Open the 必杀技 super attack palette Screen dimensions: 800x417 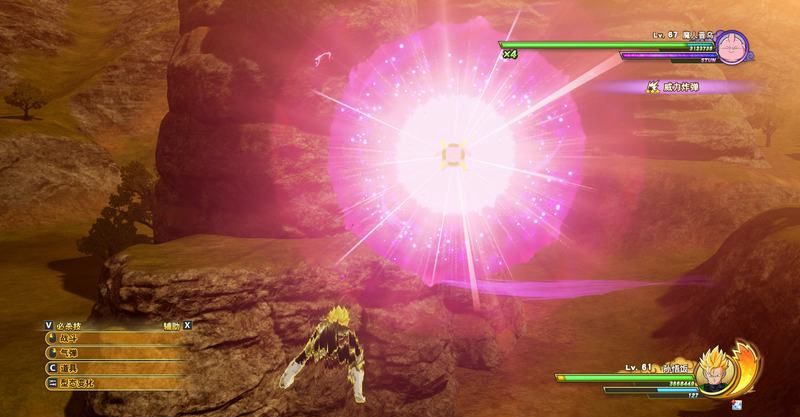pos(70,324)
